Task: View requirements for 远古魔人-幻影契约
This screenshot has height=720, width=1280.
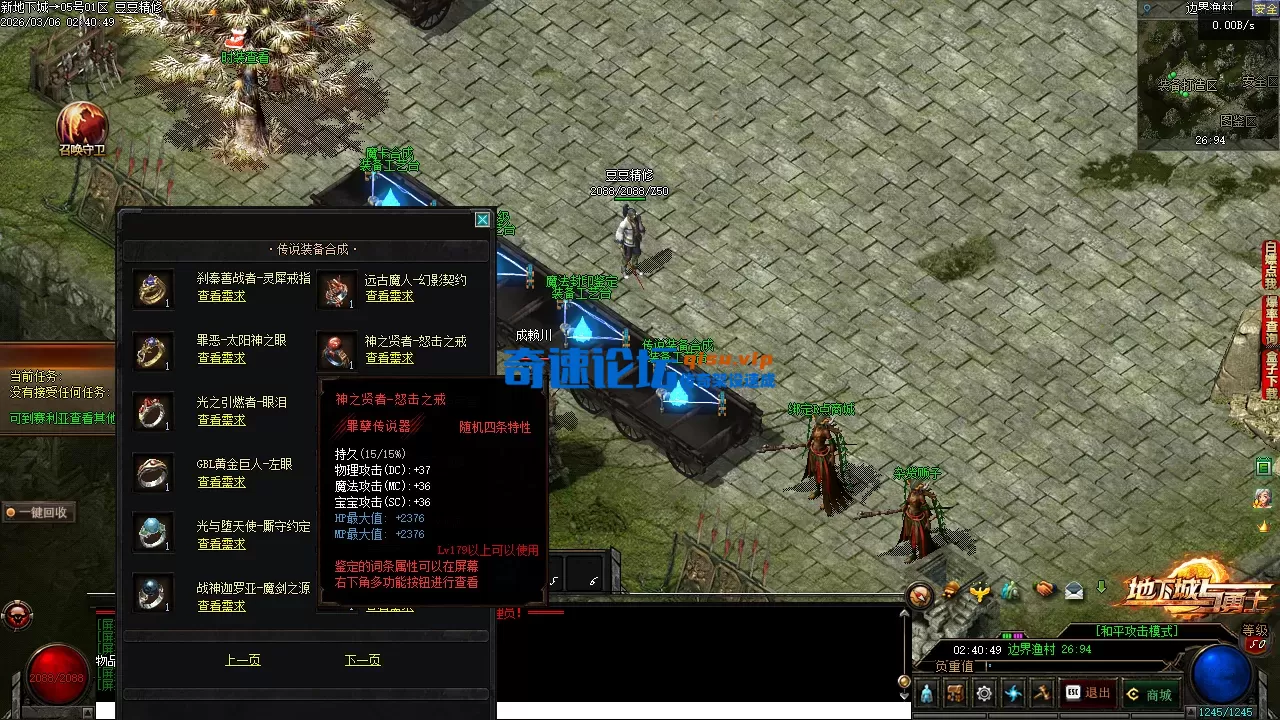Action: [389, 296]
